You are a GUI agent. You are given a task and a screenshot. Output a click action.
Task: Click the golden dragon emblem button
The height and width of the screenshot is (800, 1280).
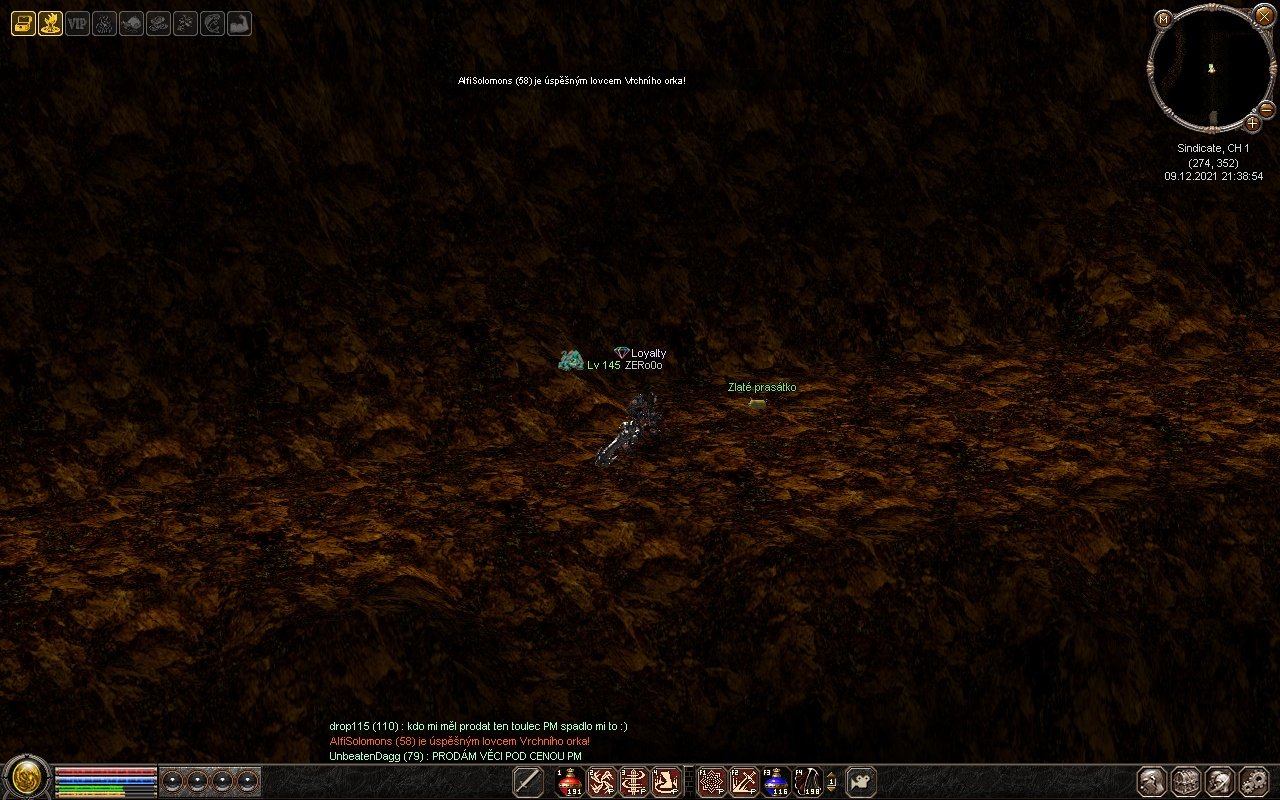coord(26,779)
